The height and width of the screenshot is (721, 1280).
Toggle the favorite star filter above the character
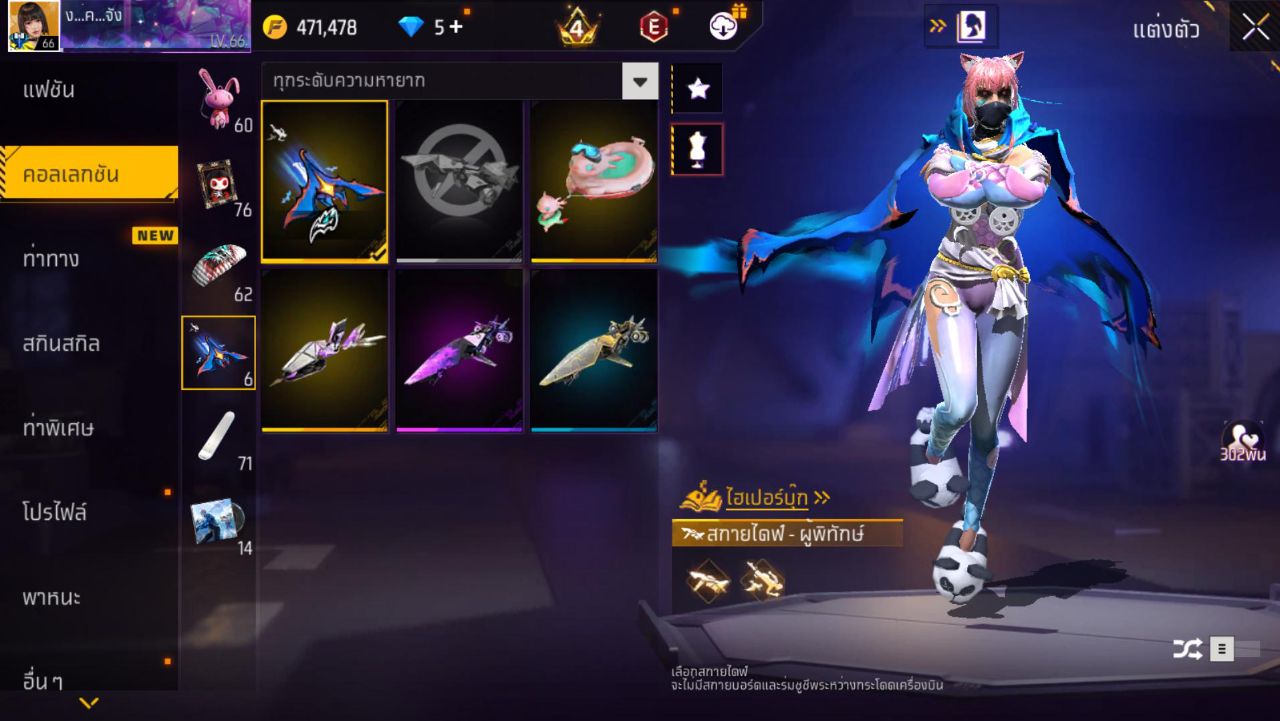(x=696, y=88)
